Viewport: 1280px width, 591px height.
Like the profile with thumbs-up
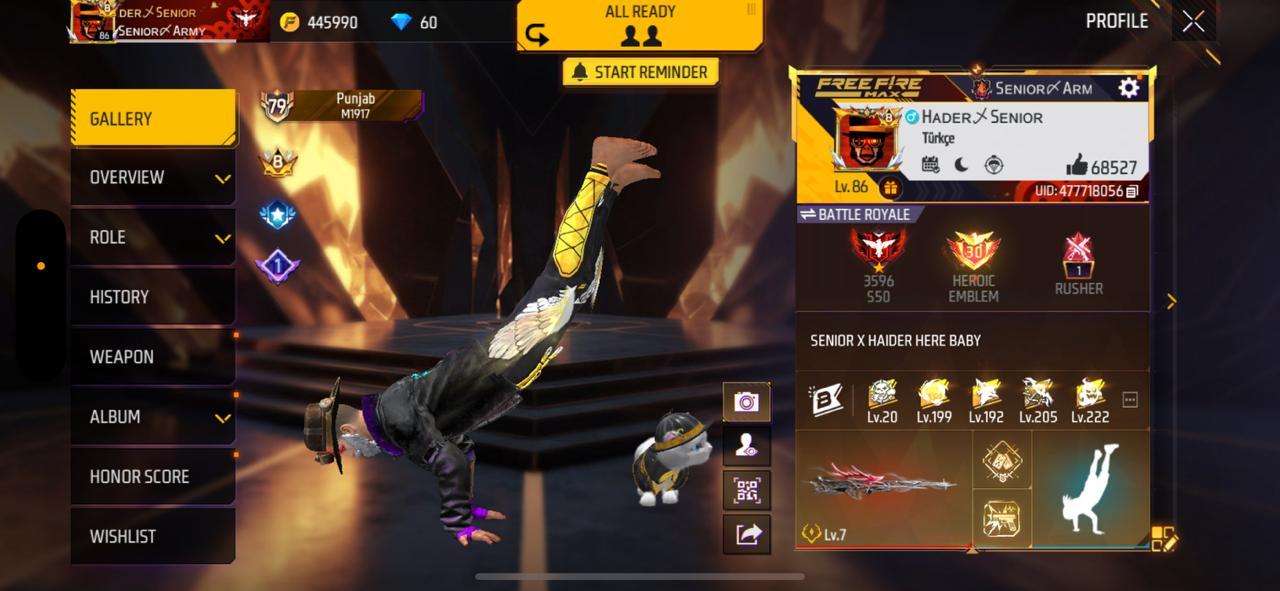pos(1077,166)
